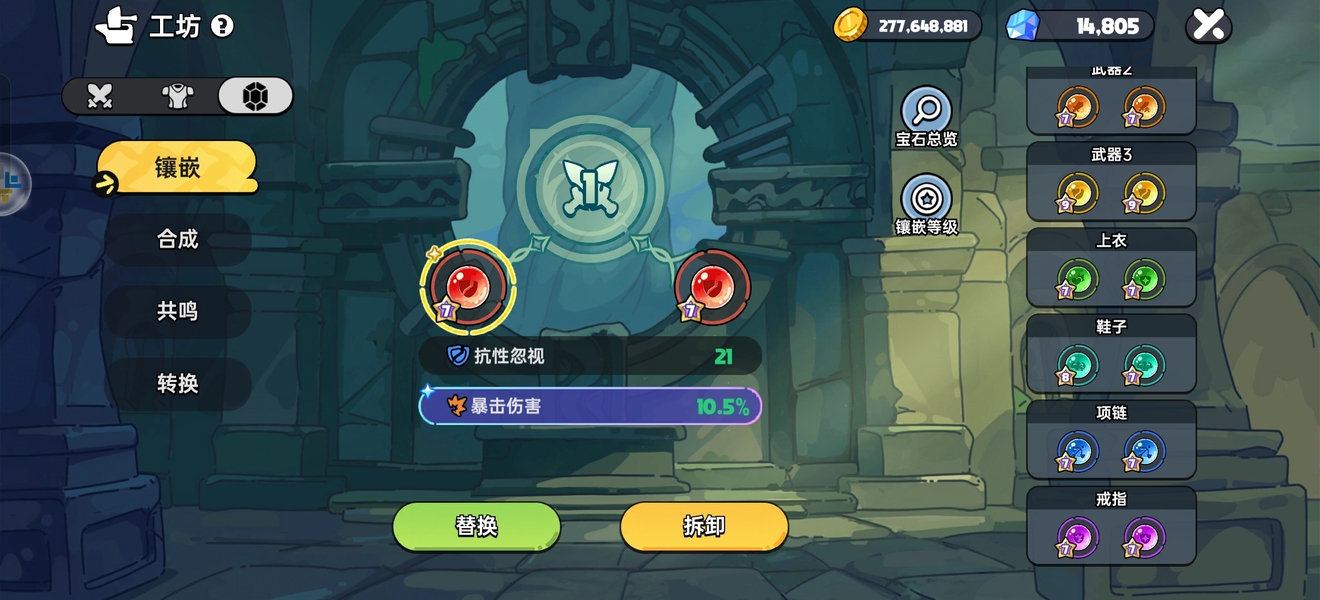Close the workshop with the X button
This screenshot has height=600, width=1320.
[1208, 26]
